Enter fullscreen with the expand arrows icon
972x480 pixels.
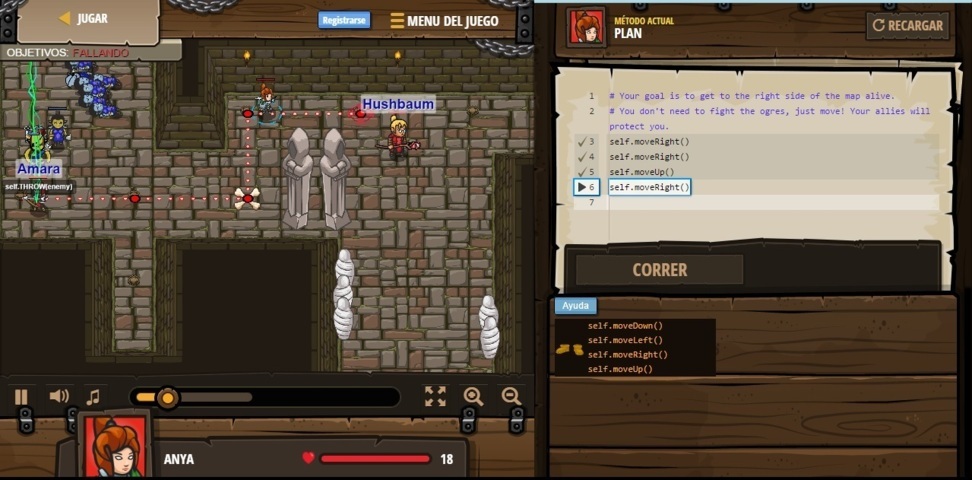pyautogui.click(x=435, y=397)
